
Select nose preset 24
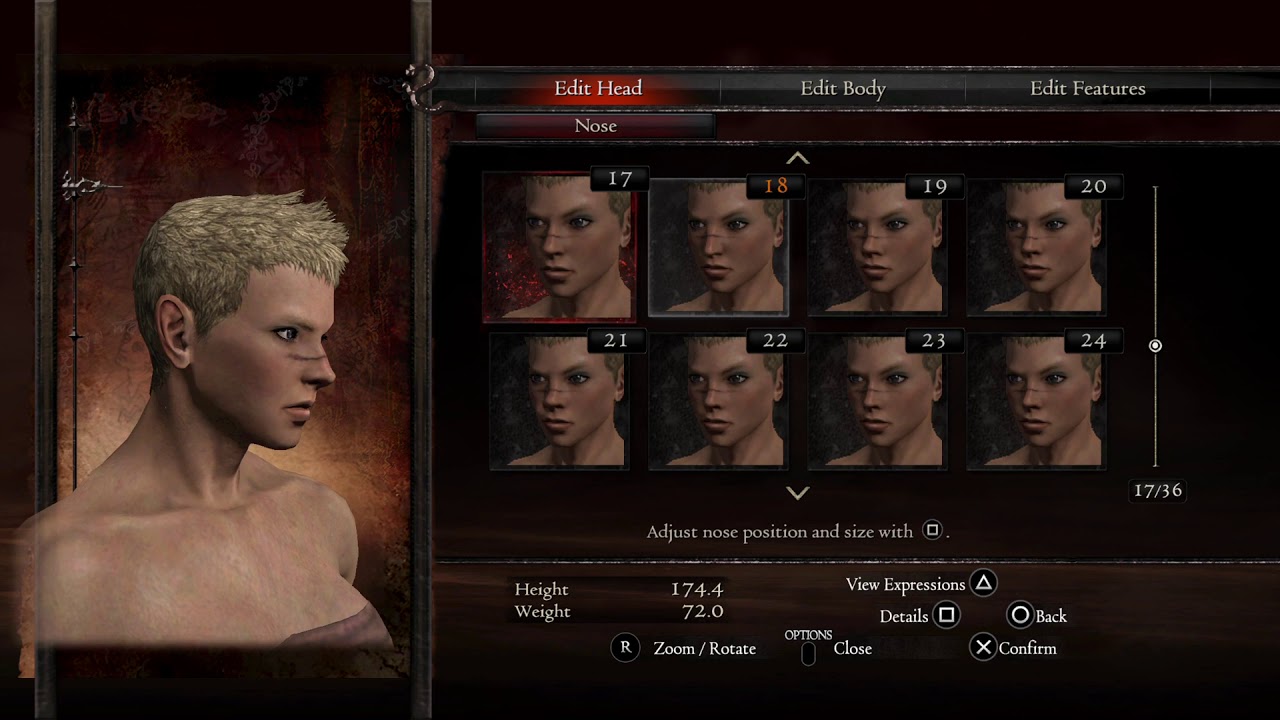[x=1036, y=402]
